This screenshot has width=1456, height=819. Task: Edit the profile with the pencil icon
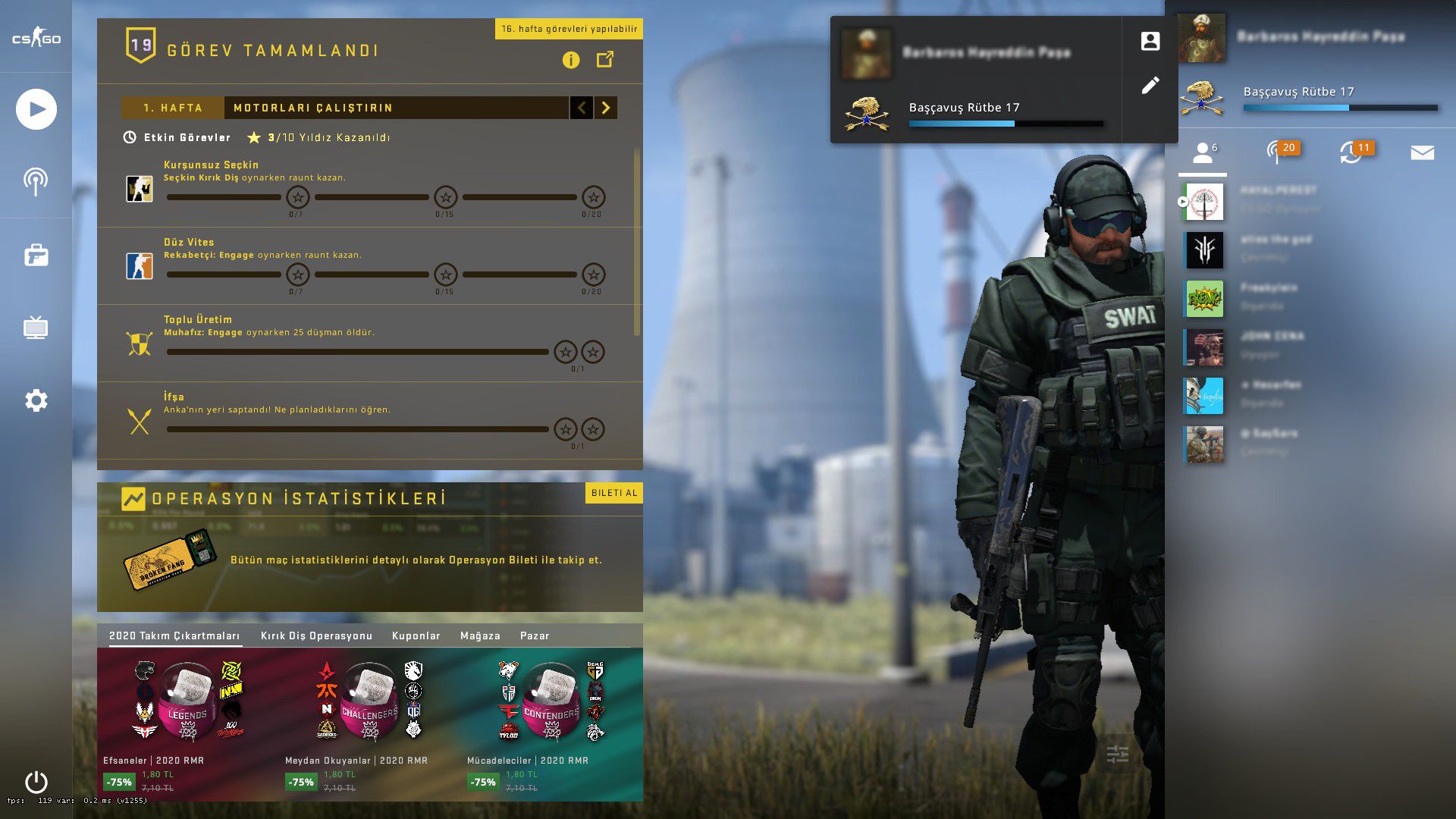(x=1150, y=85)
